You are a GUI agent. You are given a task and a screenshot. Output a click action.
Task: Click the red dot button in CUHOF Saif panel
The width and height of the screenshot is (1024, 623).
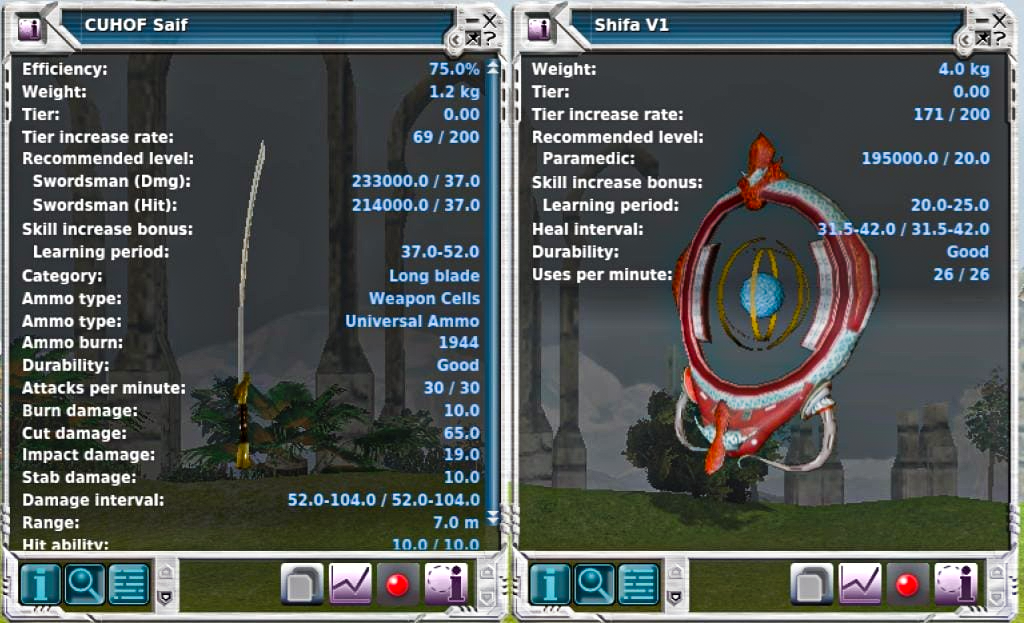point(397,584)
